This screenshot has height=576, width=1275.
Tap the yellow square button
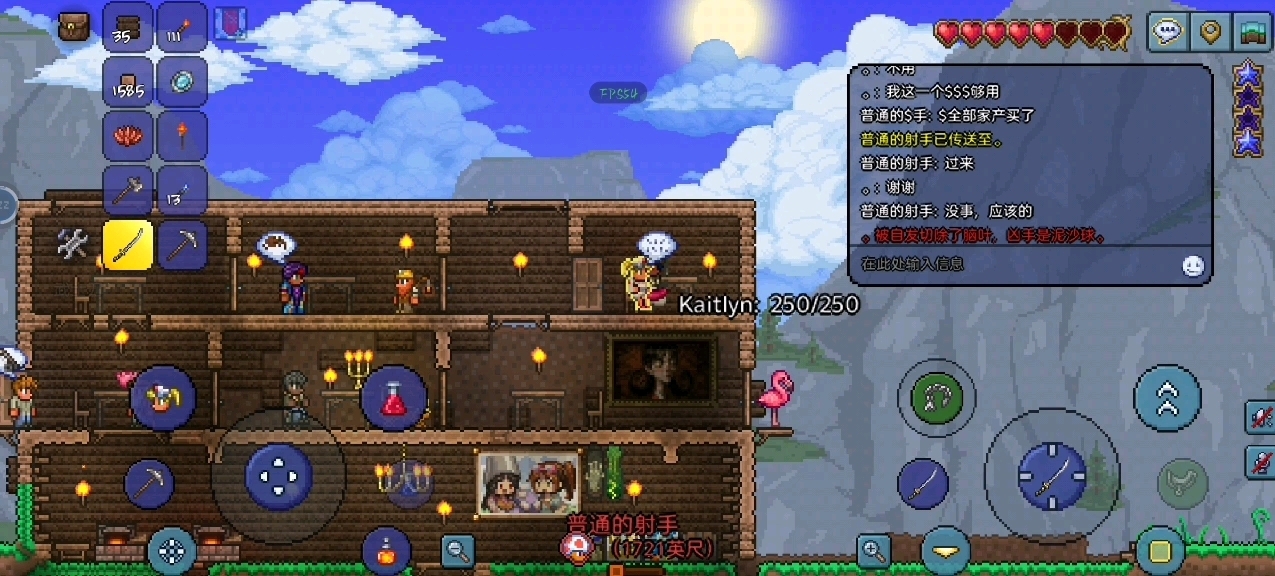1160,550
